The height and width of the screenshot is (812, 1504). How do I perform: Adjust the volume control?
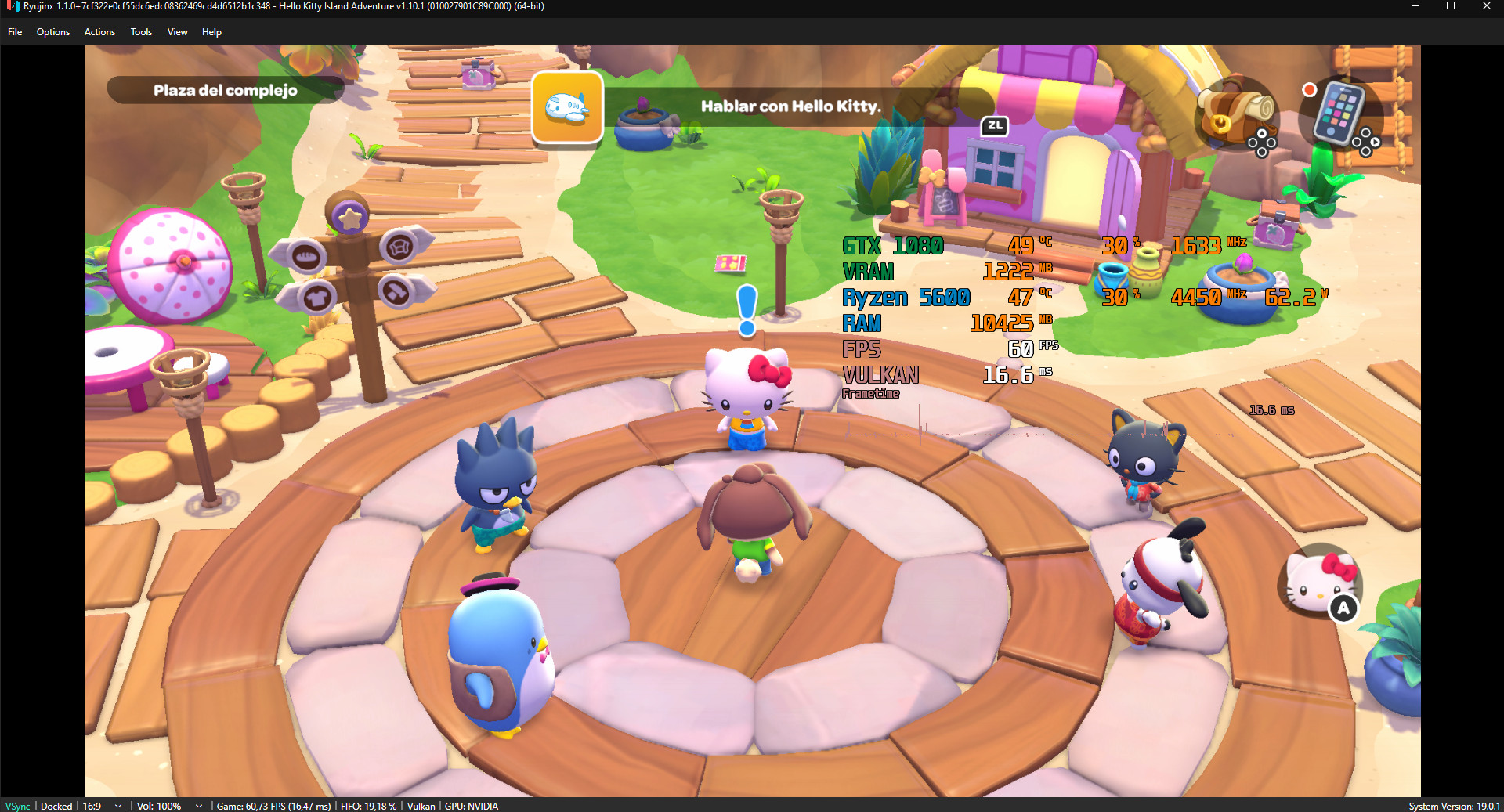(x=159, y=806)
